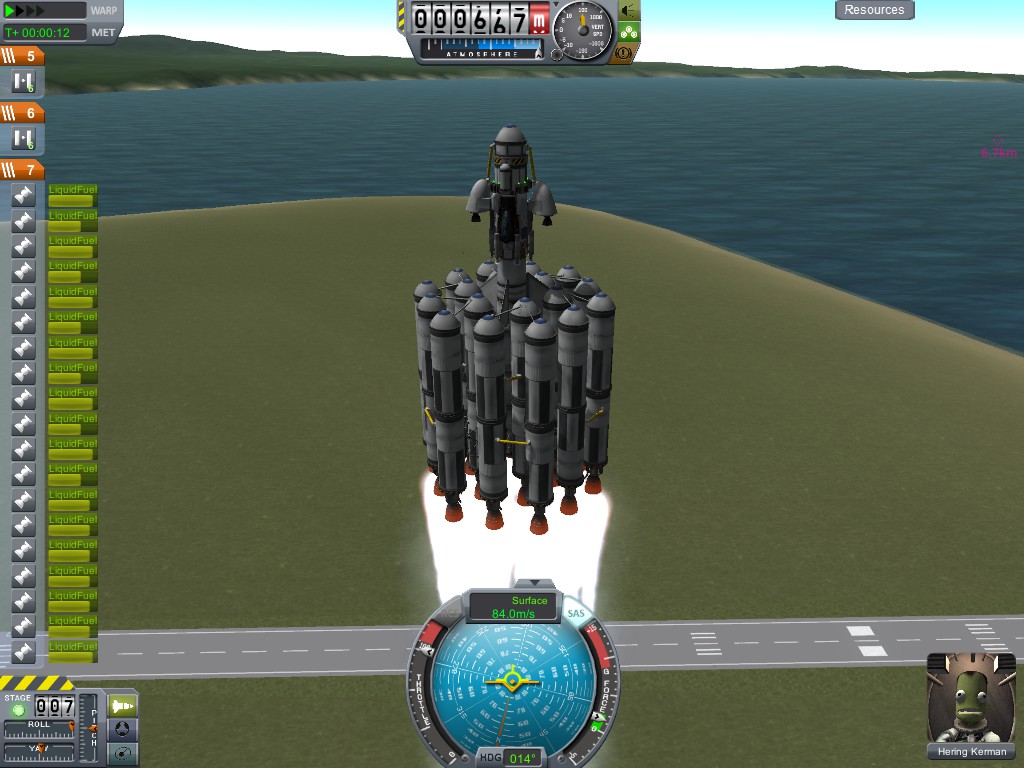Toggle the SAS indicator on the navball

tap(575, 613)
